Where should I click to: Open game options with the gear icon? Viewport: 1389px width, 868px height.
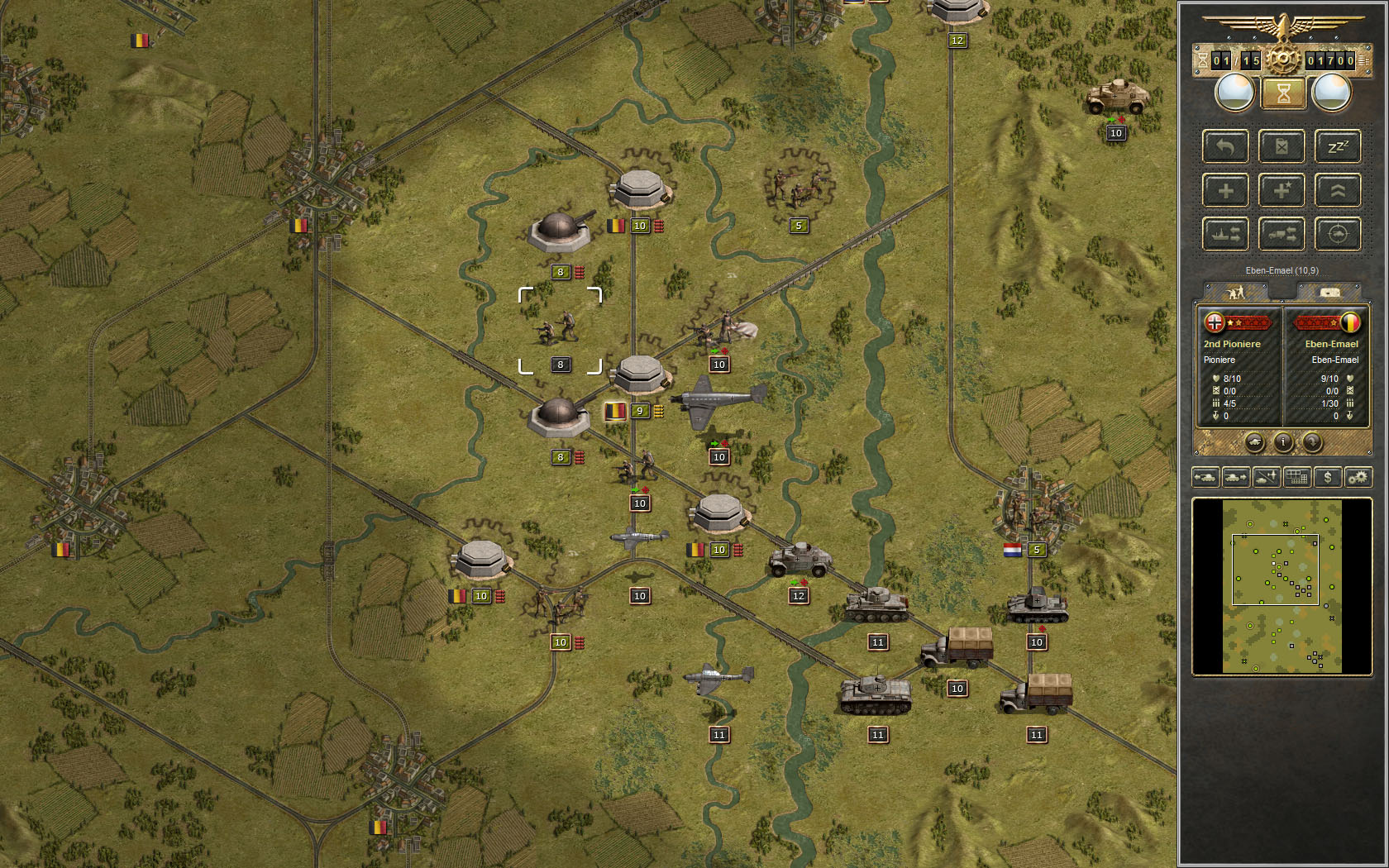coord(1358,477)
